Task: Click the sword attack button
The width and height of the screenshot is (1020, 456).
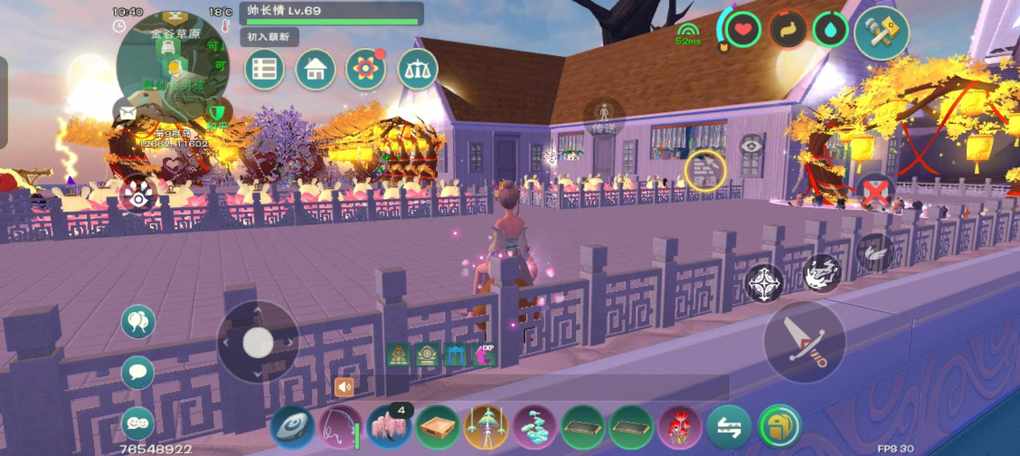Action: [x=804, y=340]
